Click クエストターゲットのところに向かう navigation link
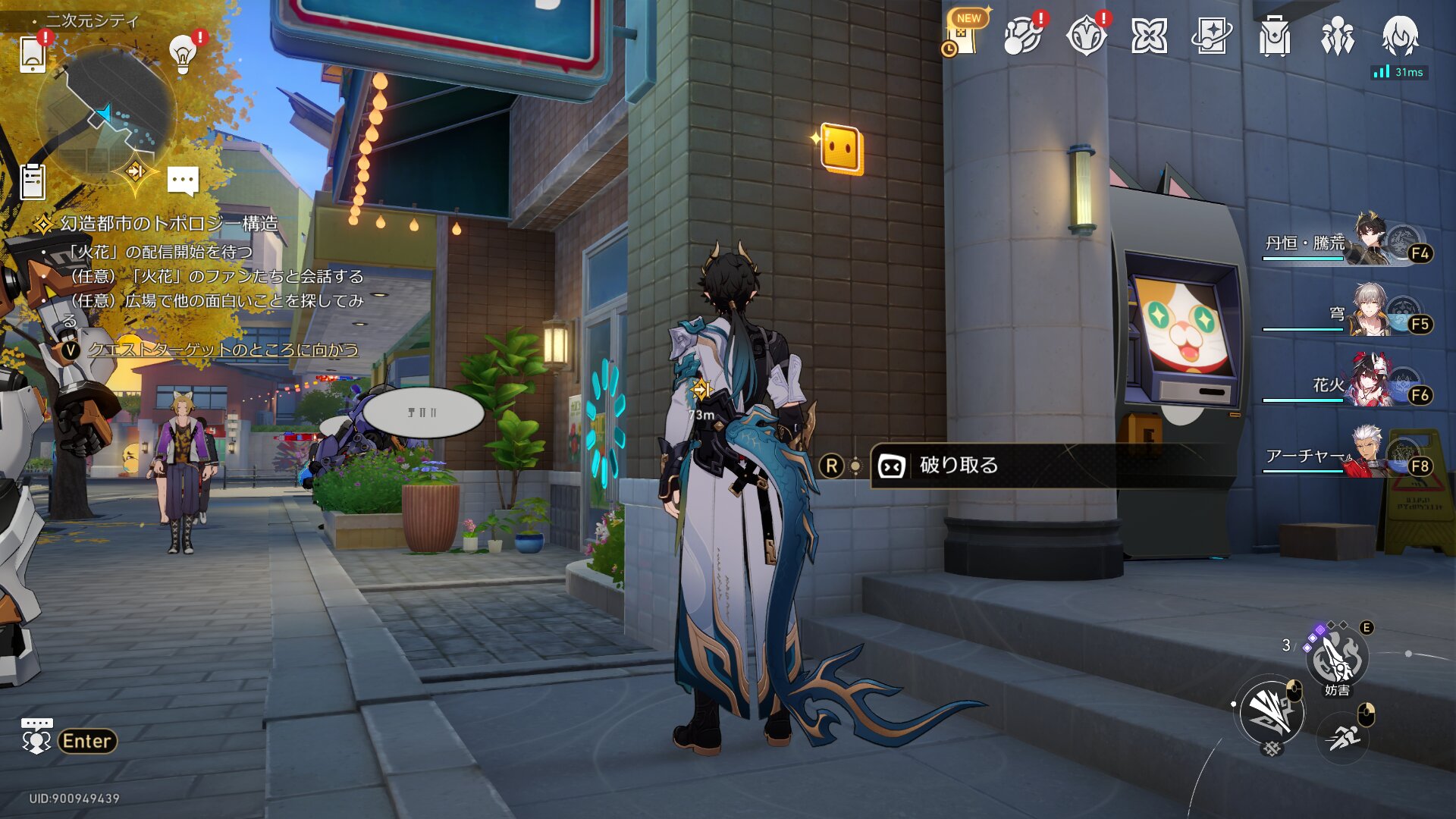Screen dimensions: 1456x819 point(223,350)
